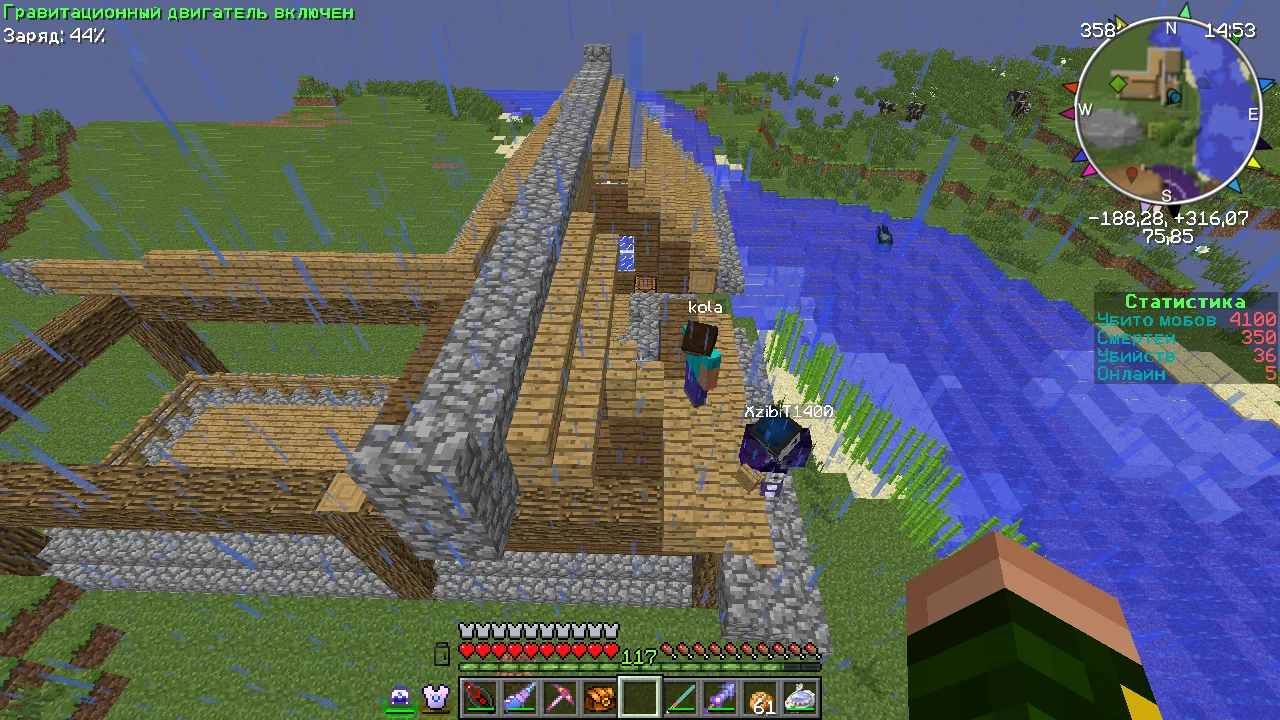Click the Статистика scoreboard header
The height and width of the screenshot is (720, 1280).
tap(1185, 302)
